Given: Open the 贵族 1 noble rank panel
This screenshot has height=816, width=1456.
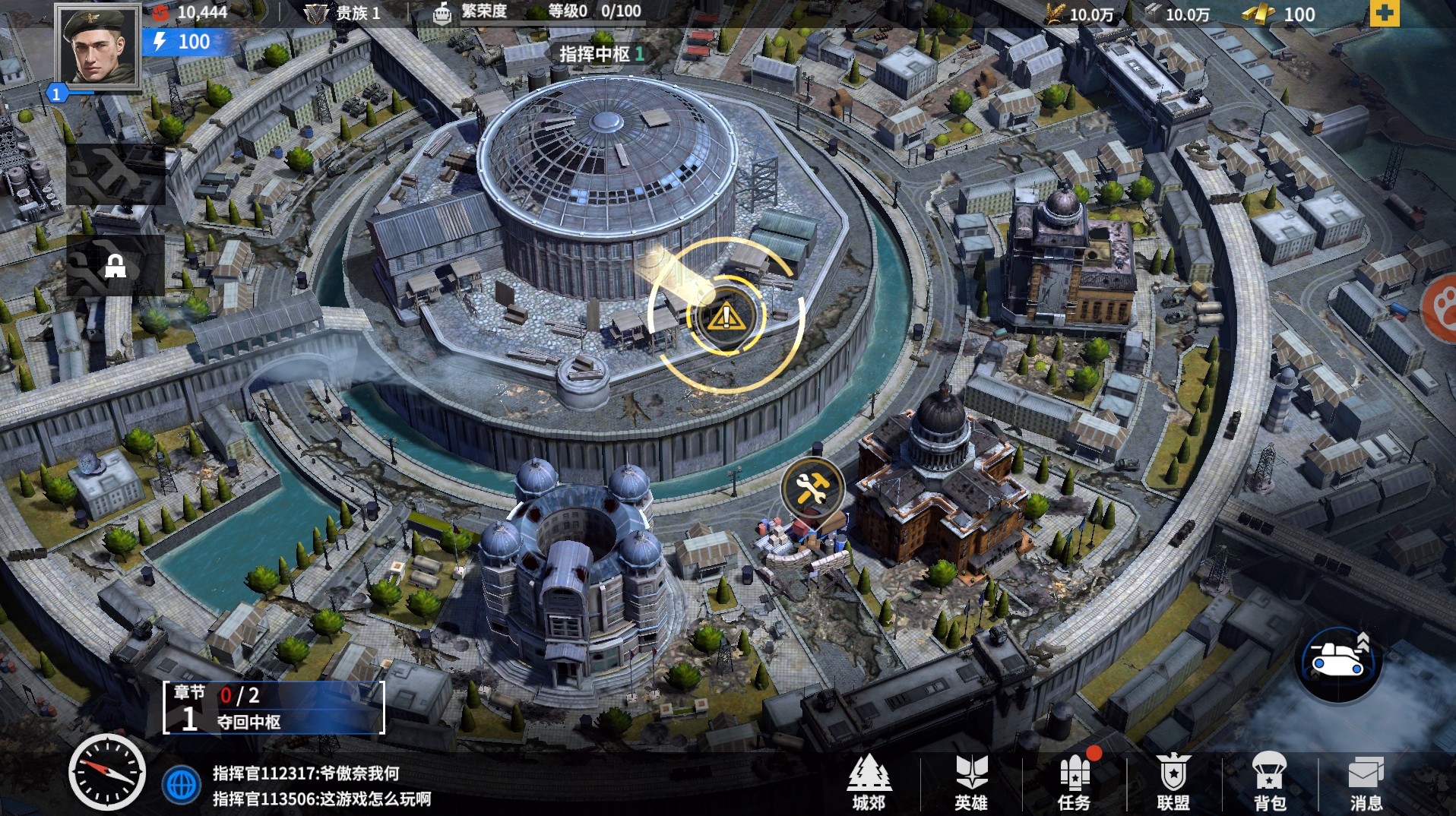Looking at the screenshot, I should click(x=343, y=13).
